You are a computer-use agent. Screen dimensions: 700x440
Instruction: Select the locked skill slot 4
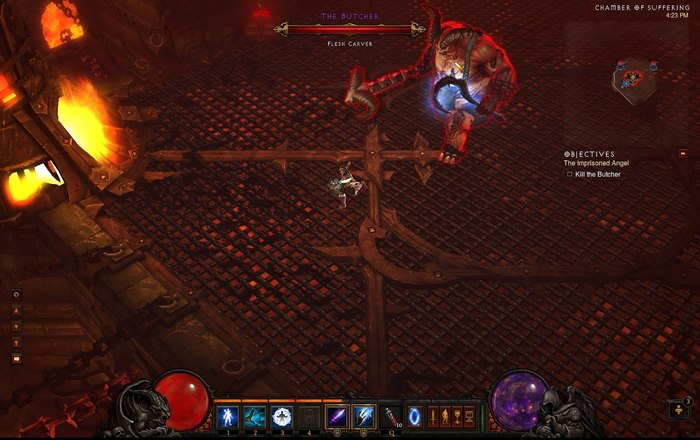(311, 415)
